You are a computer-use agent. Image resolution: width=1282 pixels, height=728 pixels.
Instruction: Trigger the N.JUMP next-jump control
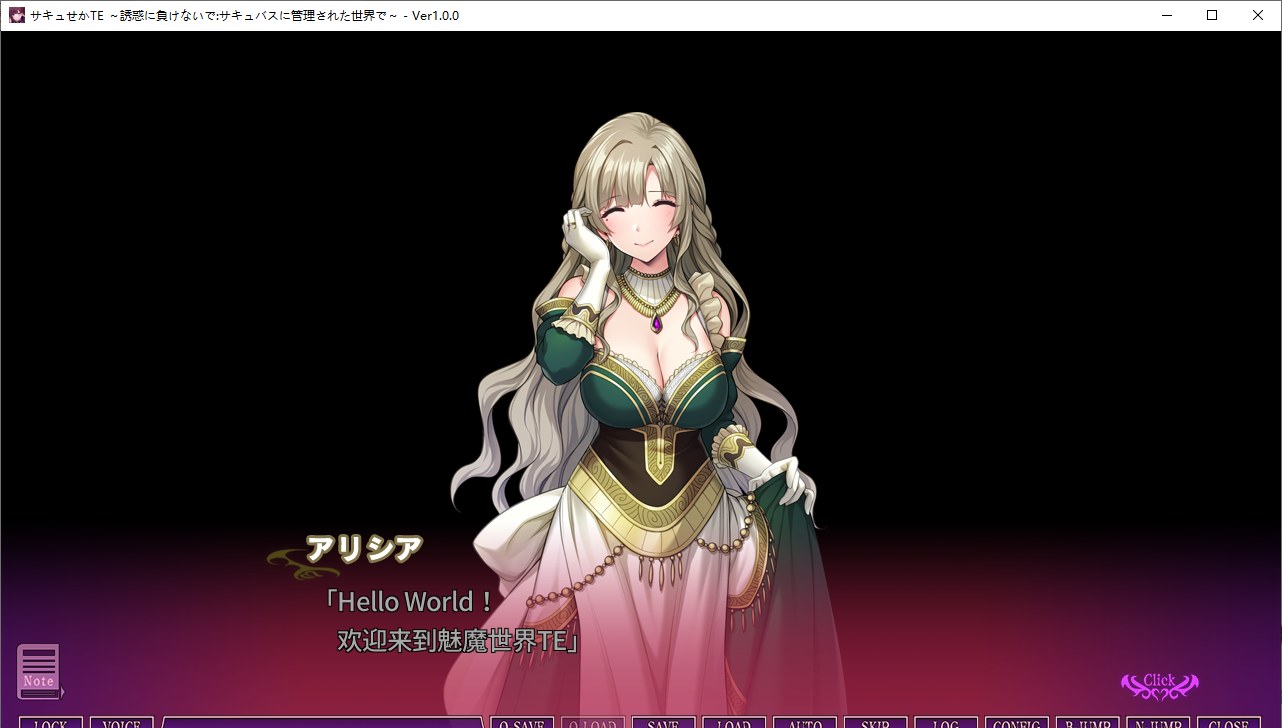[x=1159, y=723]
